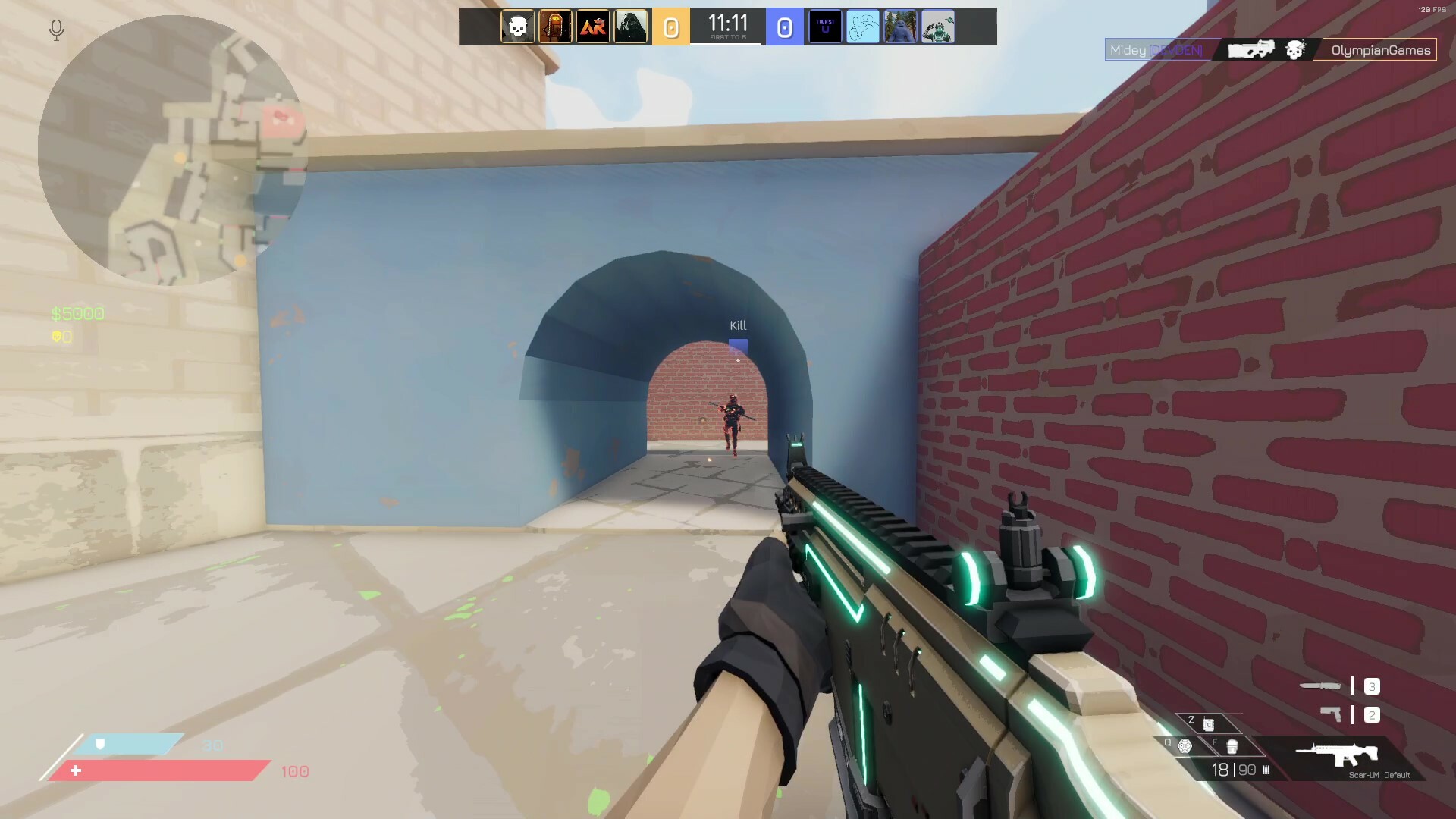Click the headshot skull icon in the killfeed
1456x819 pixels.
pos(1294,50)
